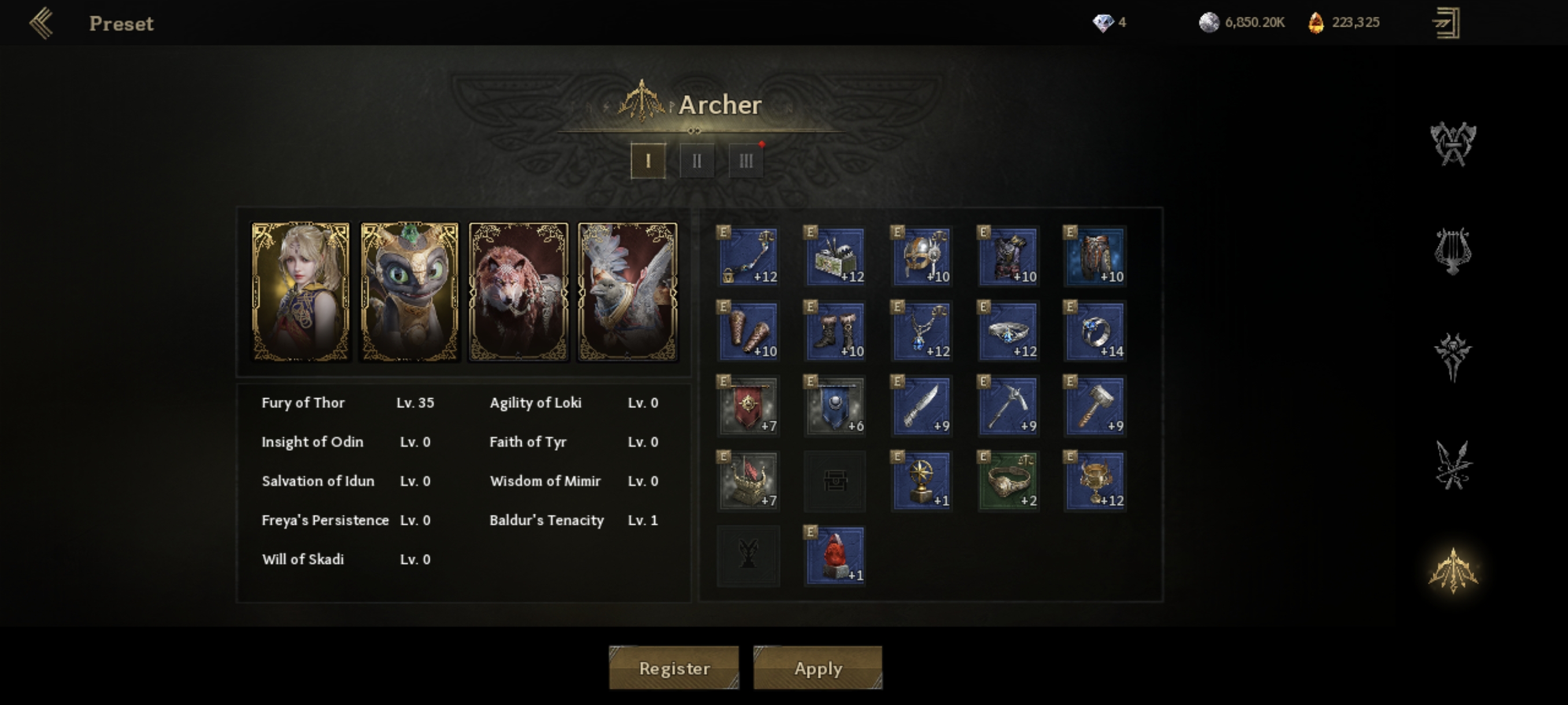Select the green-eyed cat creature card
Image resolution: width=1568 pixels, height=705 pixels.
(x=410, y=292)
